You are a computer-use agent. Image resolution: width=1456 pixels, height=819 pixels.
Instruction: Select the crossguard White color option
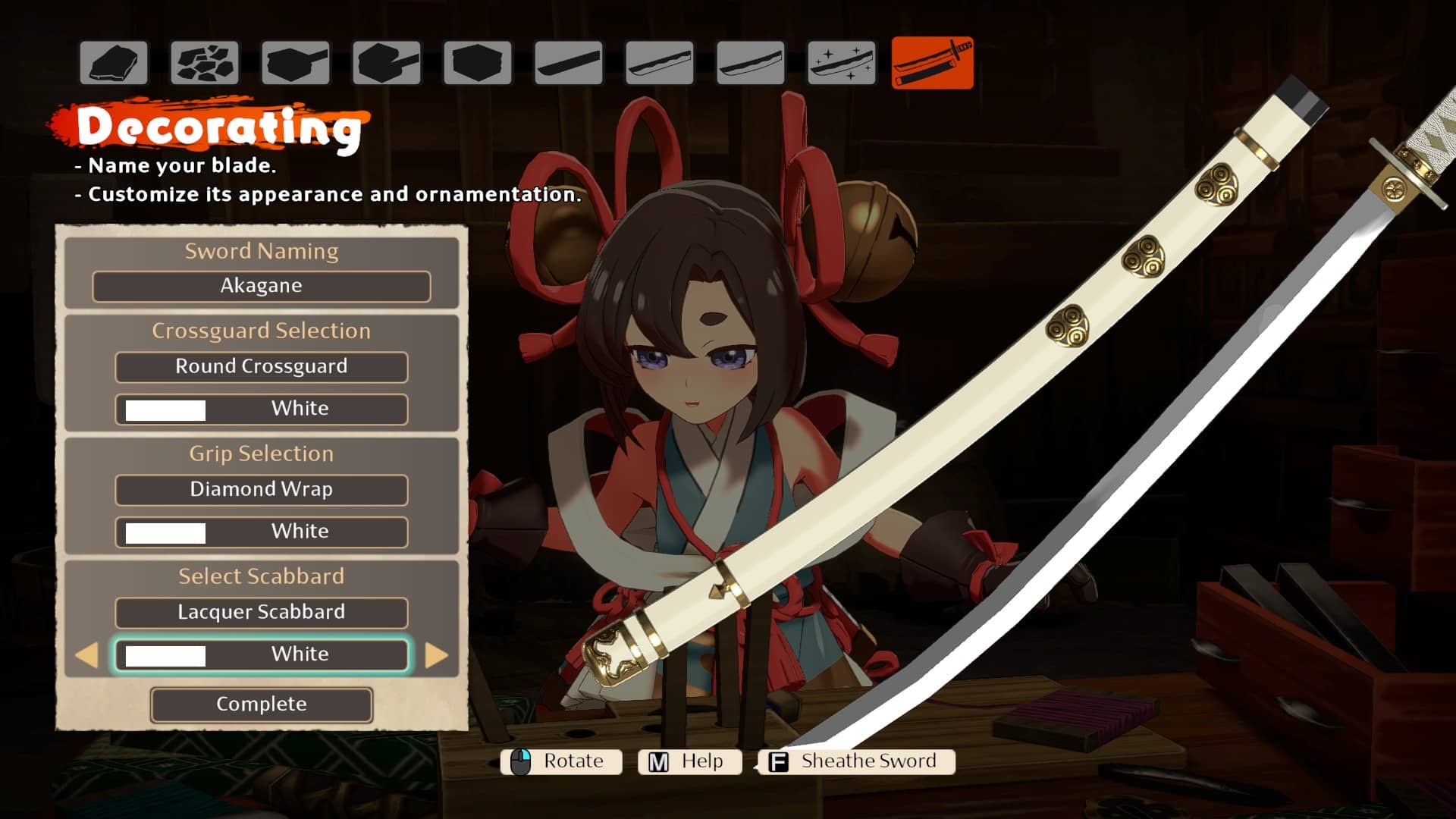click(261, 409)
